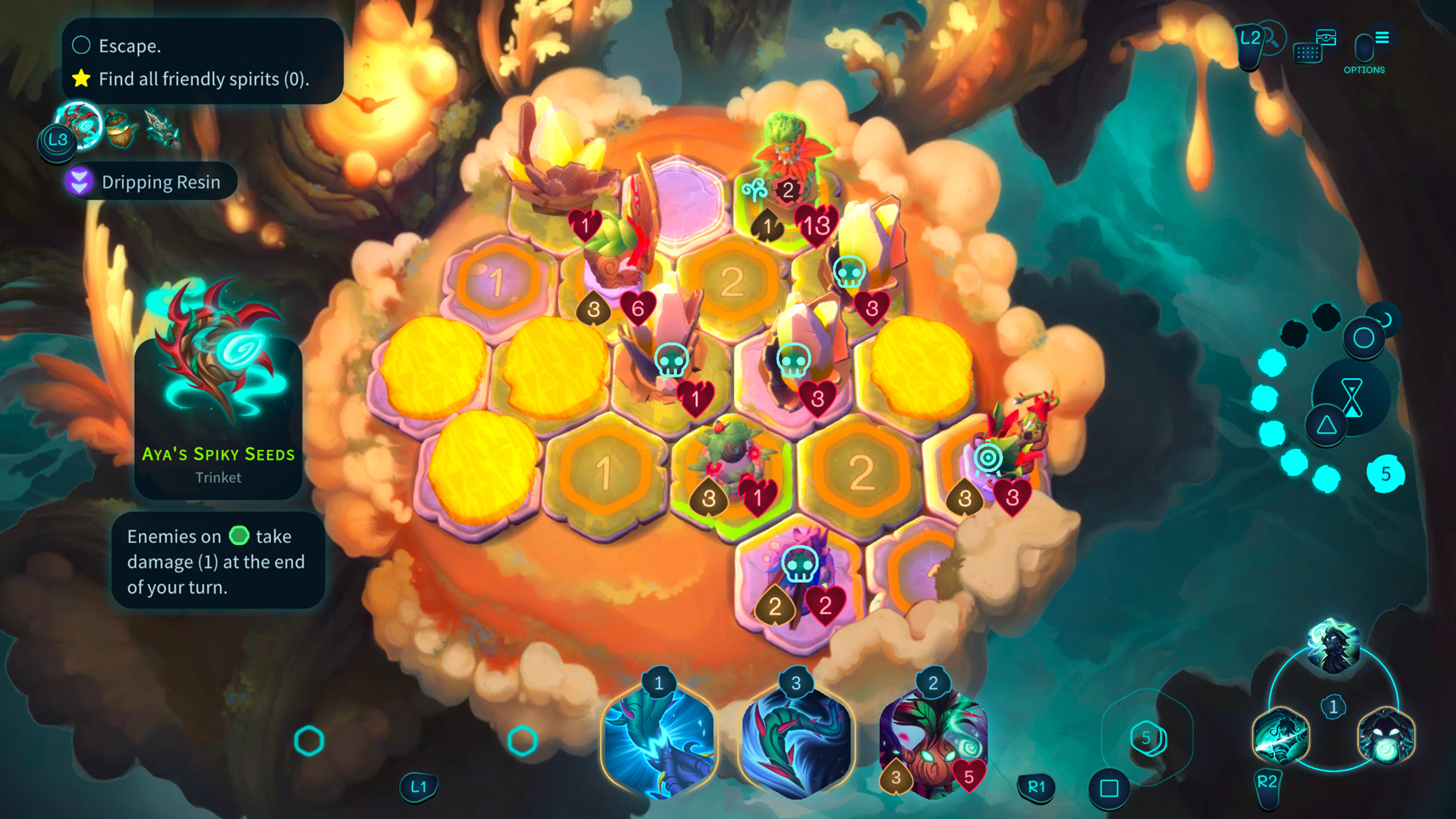
Task: Open the treasure chest icon
Action: point(1326,38)
